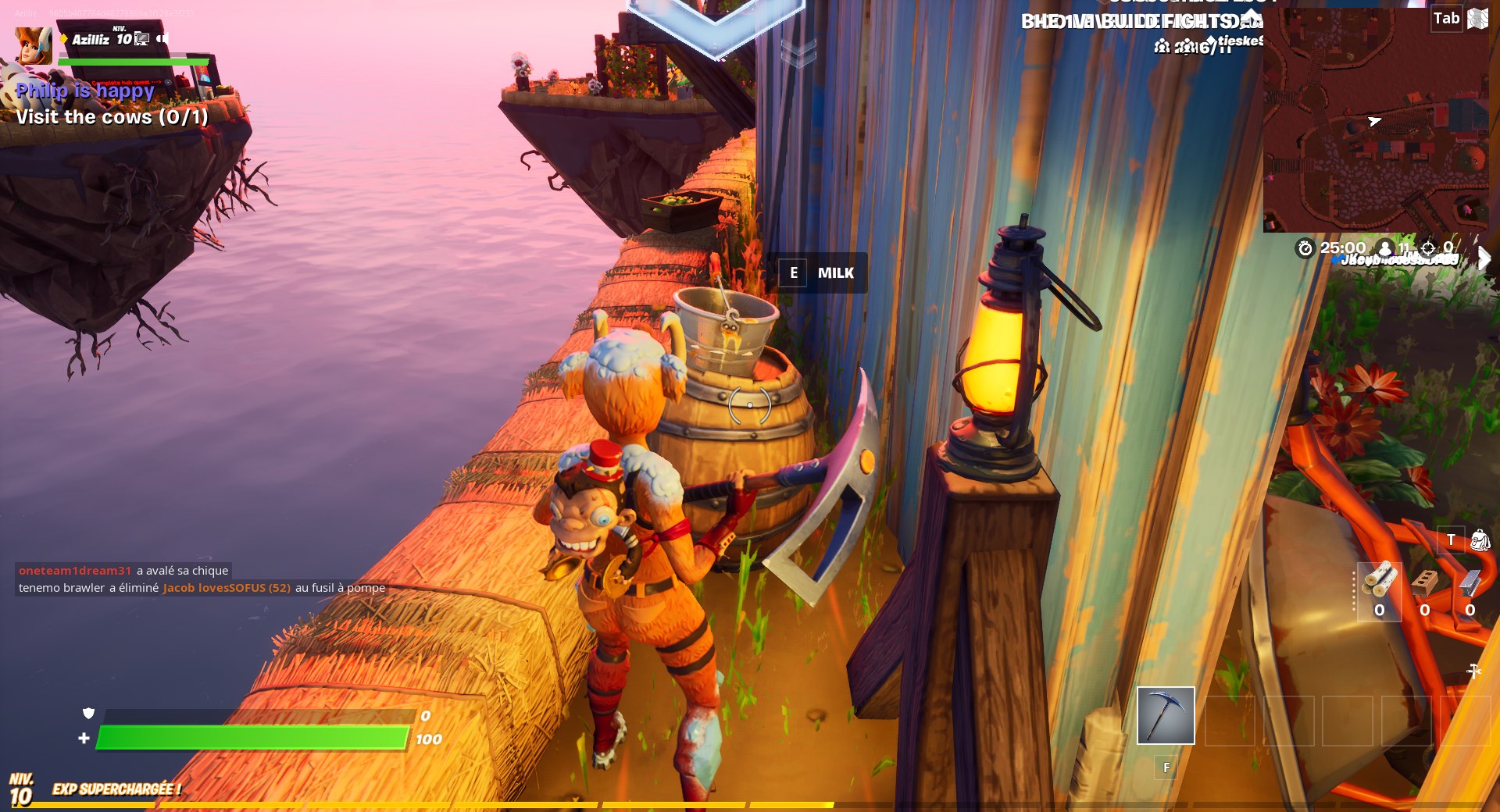Select the pickaxe in the hotbar
The height and width of the screenshot is (812, 1500).
[1166, 715]
